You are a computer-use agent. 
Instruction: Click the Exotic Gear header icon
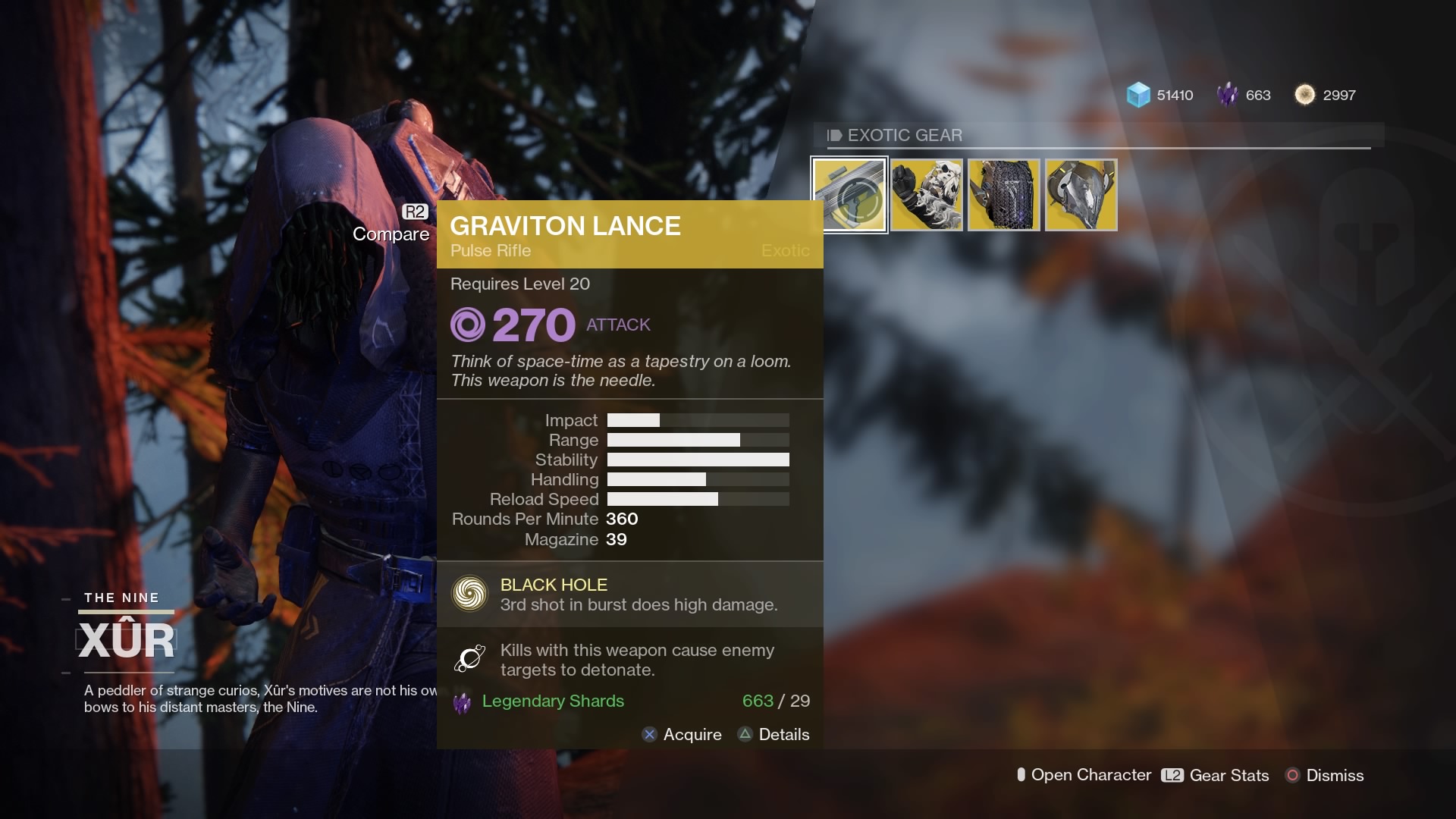[834, 136]
